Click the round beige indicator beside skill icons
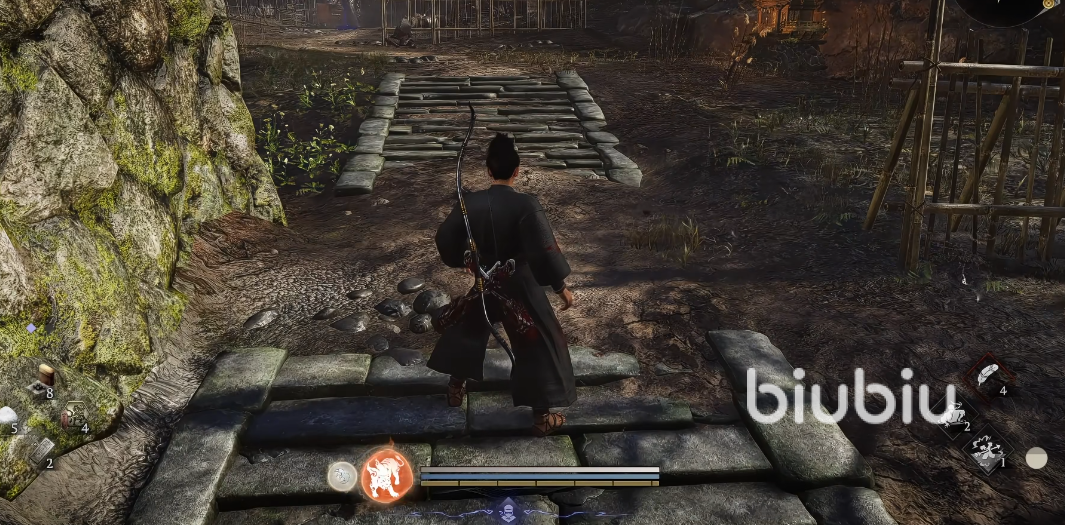Screen dimensions: 1065x525 [1037, 458]
